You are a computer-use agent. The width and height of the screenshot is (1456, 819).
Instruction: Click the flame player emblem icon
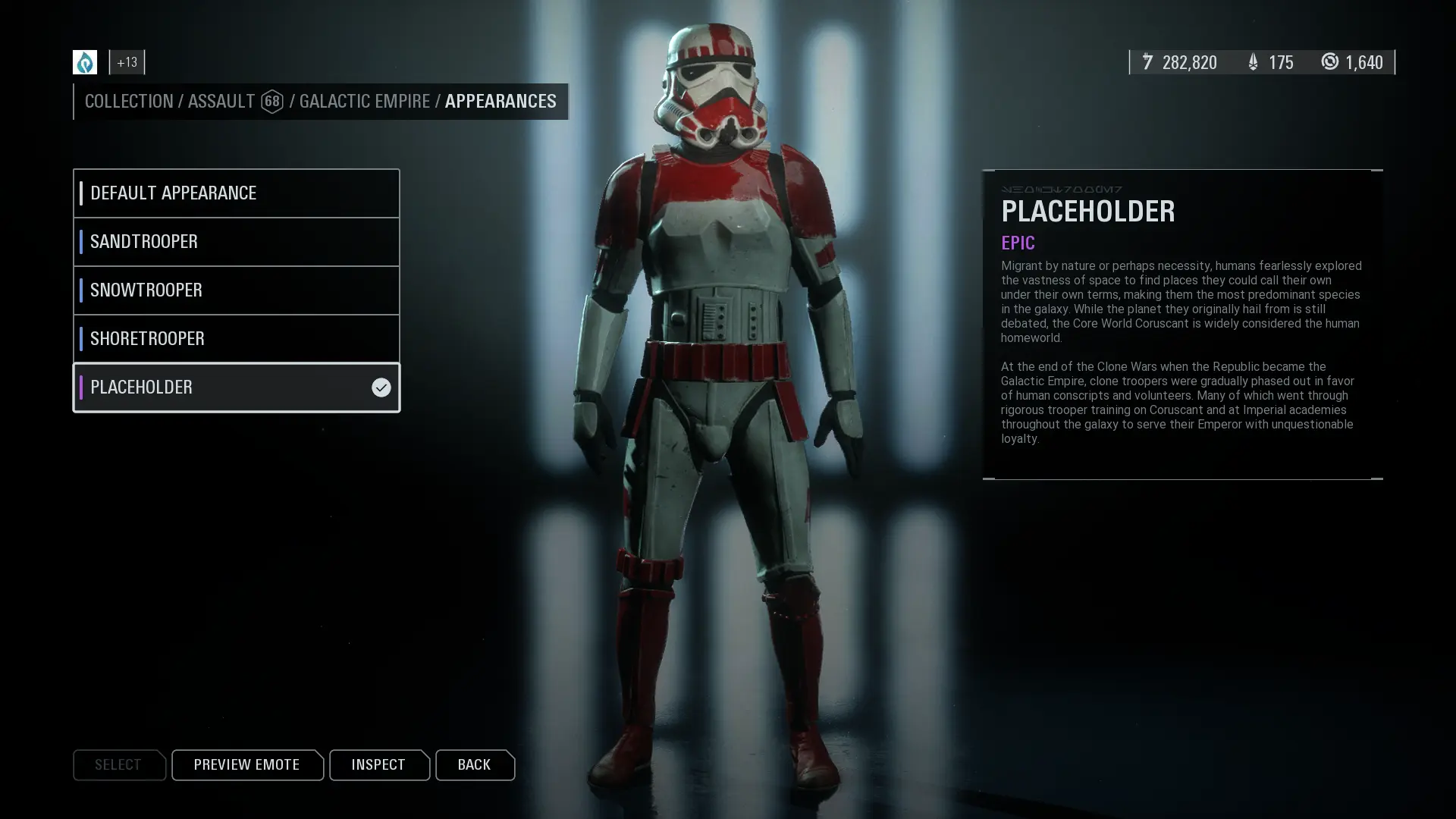coord(85,62)
